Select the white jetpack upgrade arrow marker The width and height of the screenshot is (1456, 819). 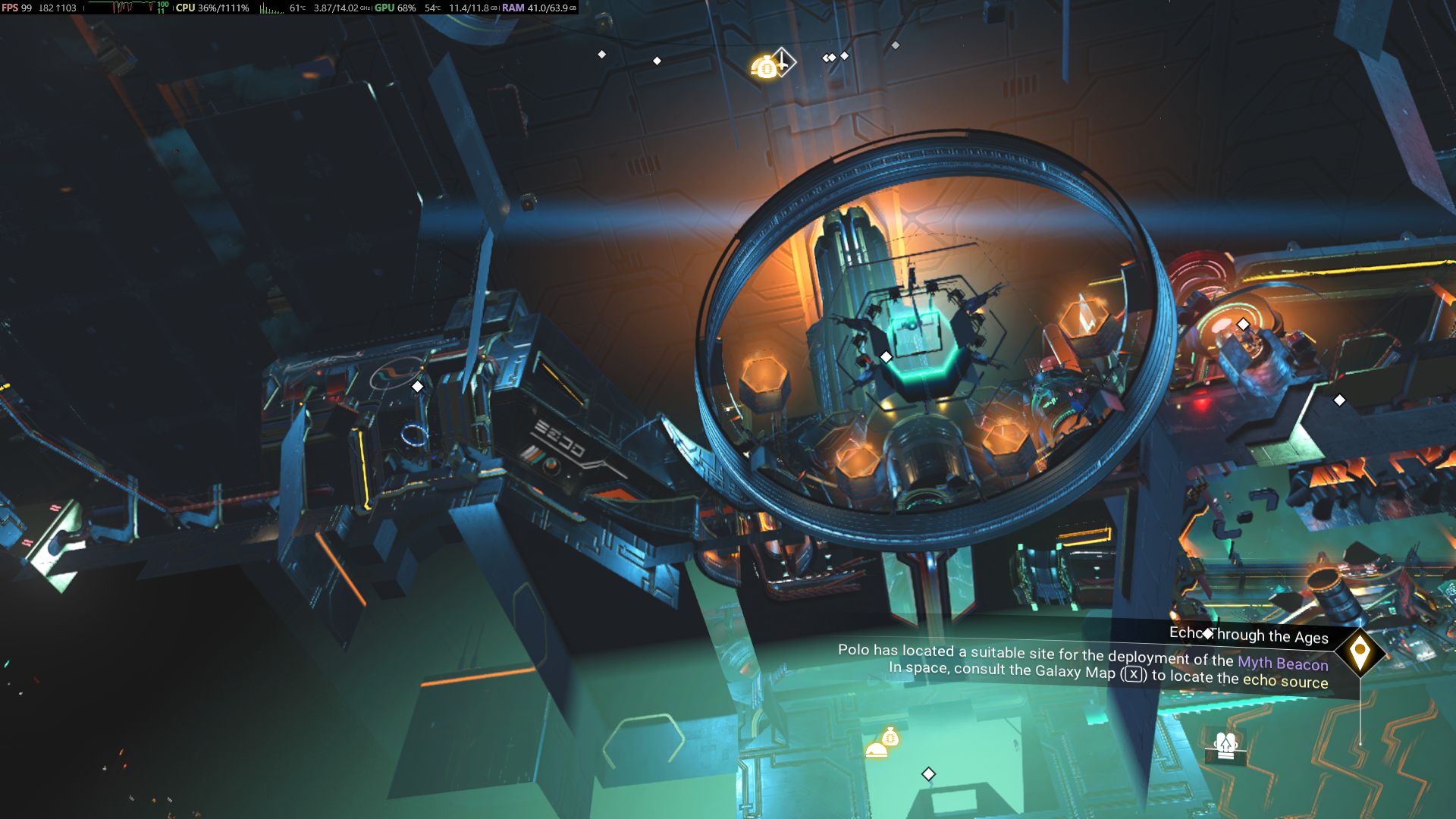click(1225, 745)
